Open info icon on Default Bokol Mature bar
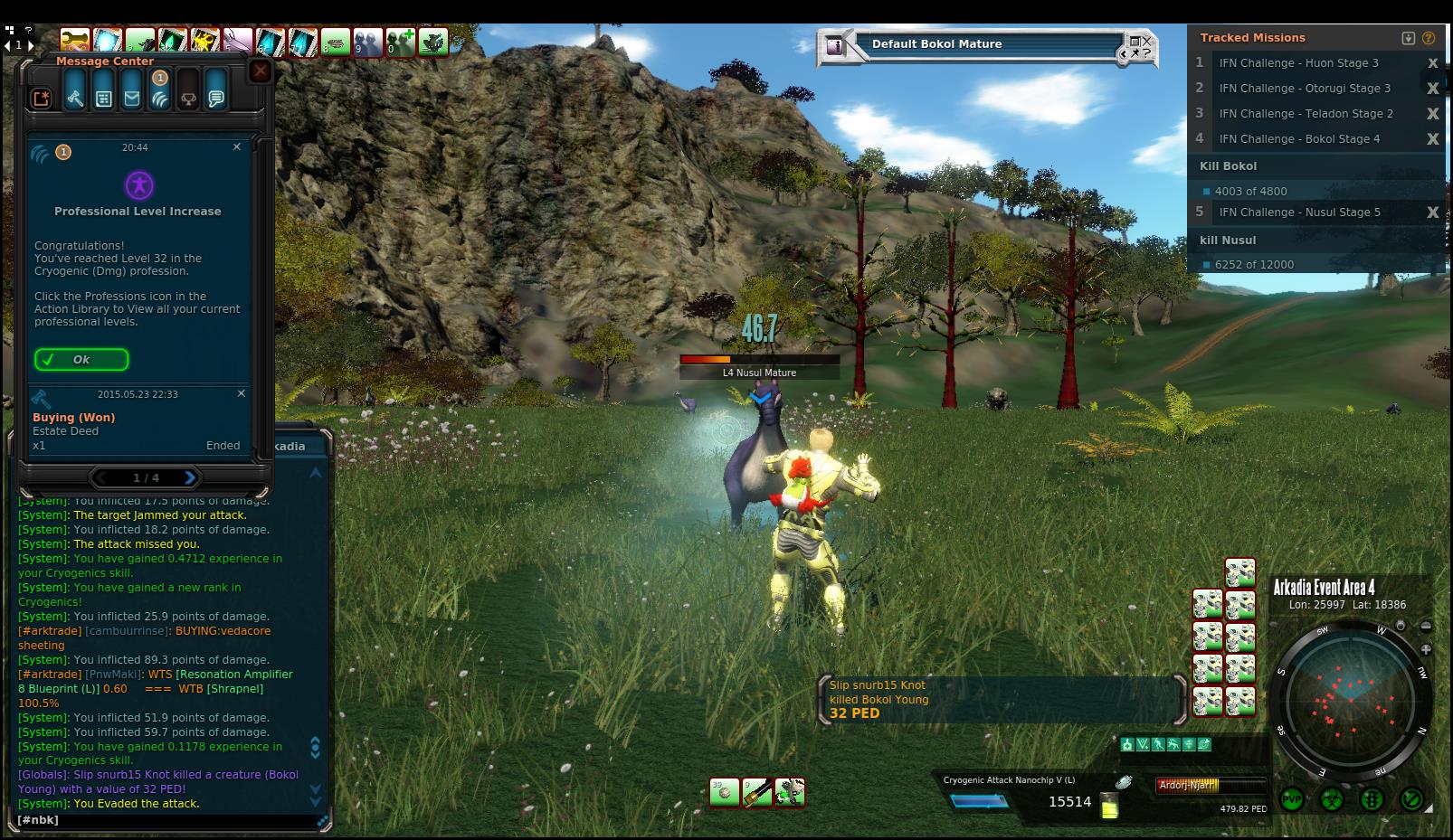This screenshot has width=1453, height=840. (835, 45)
